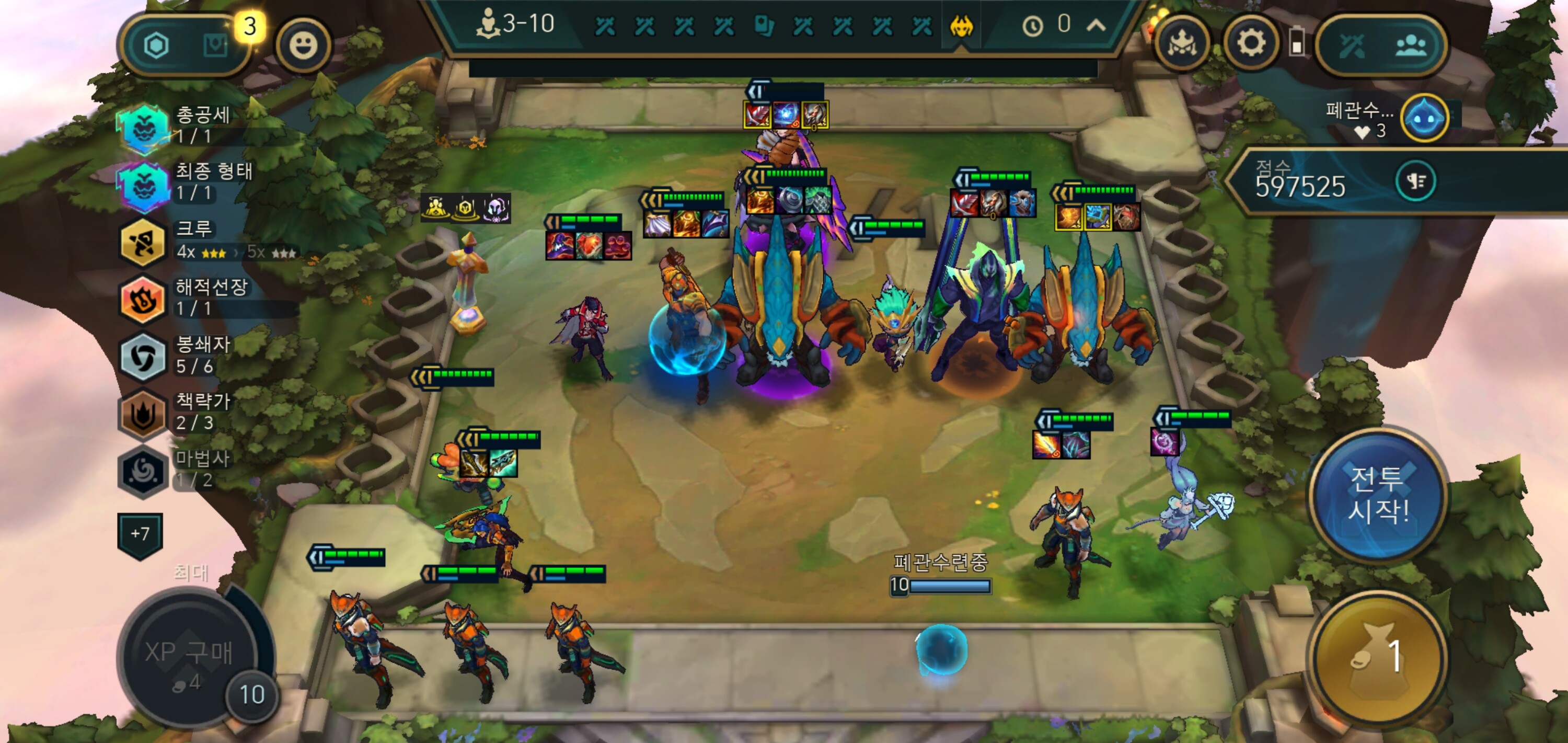Open the settings gear

click(x=1250, y=44)
